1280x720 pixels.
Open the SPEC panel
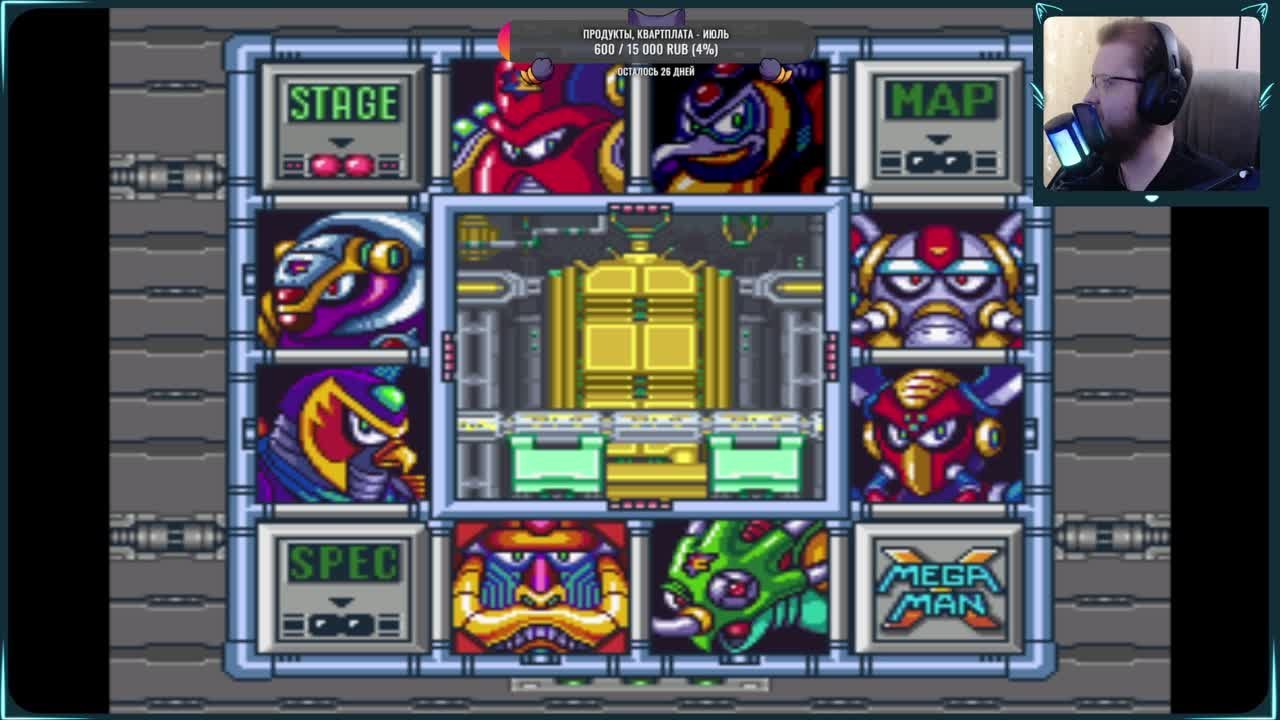click(343, 587)
